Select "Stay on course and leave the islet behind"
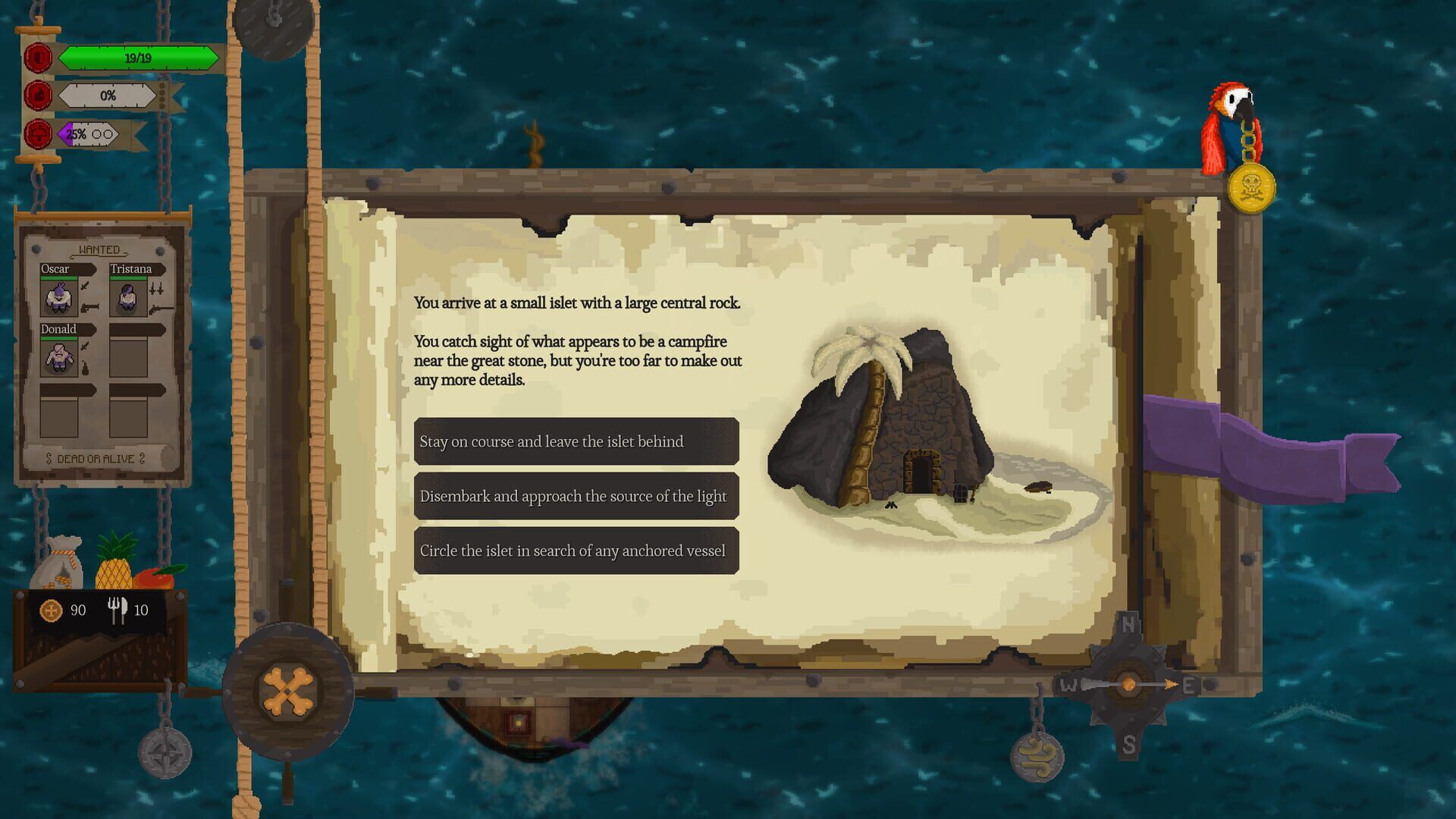The image size is (1456, 819). (575, 441)
